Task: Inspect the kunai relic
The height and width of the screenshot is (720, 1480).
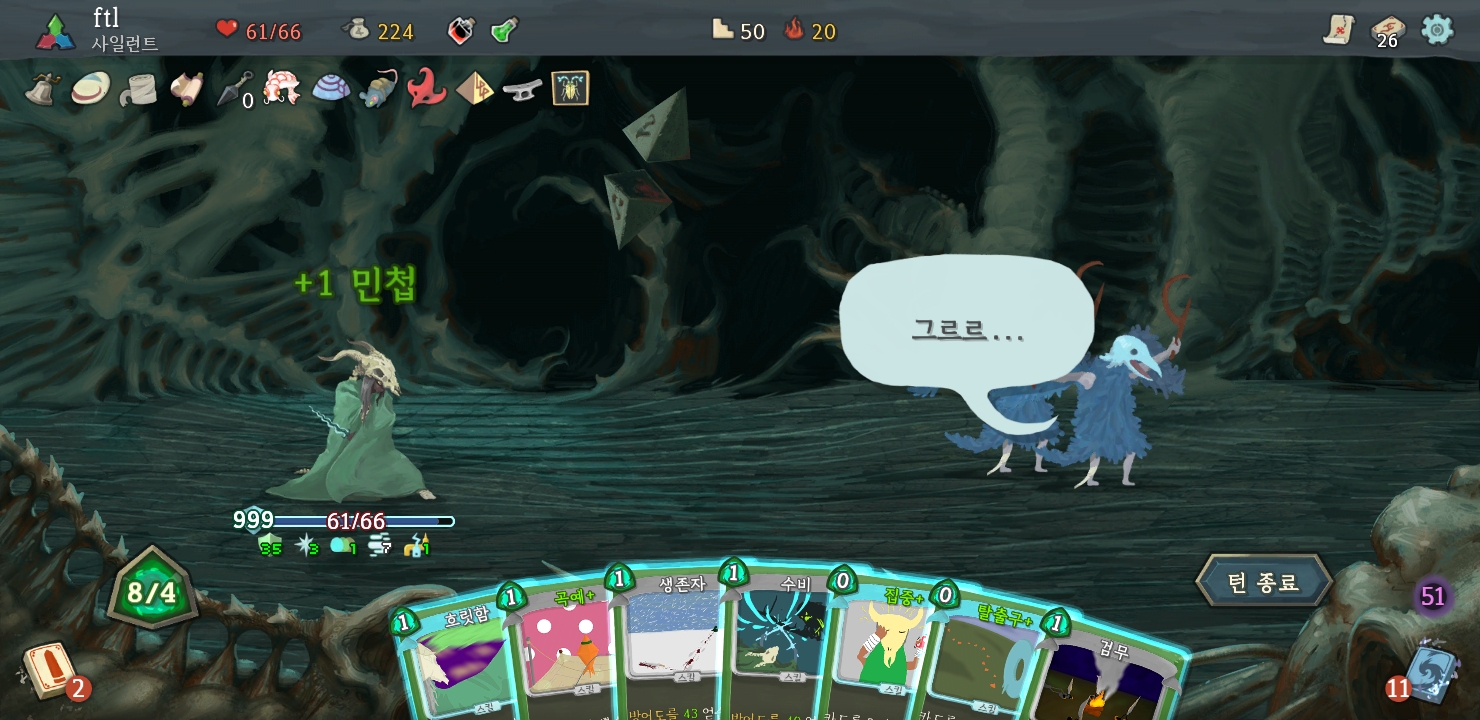Action: point(235,89)
